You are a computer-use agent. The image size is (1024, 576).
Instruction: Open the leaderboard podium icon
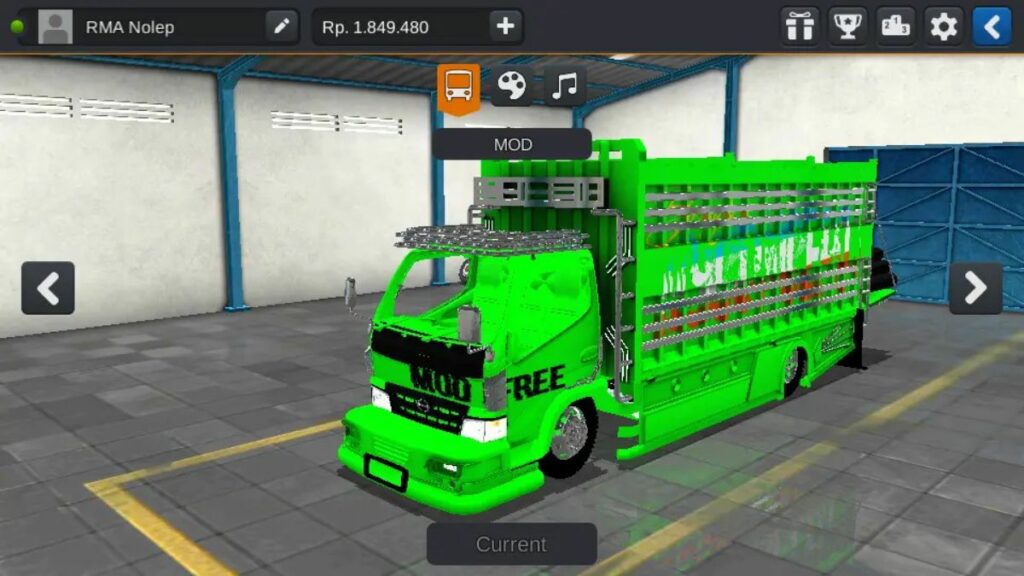896,27
